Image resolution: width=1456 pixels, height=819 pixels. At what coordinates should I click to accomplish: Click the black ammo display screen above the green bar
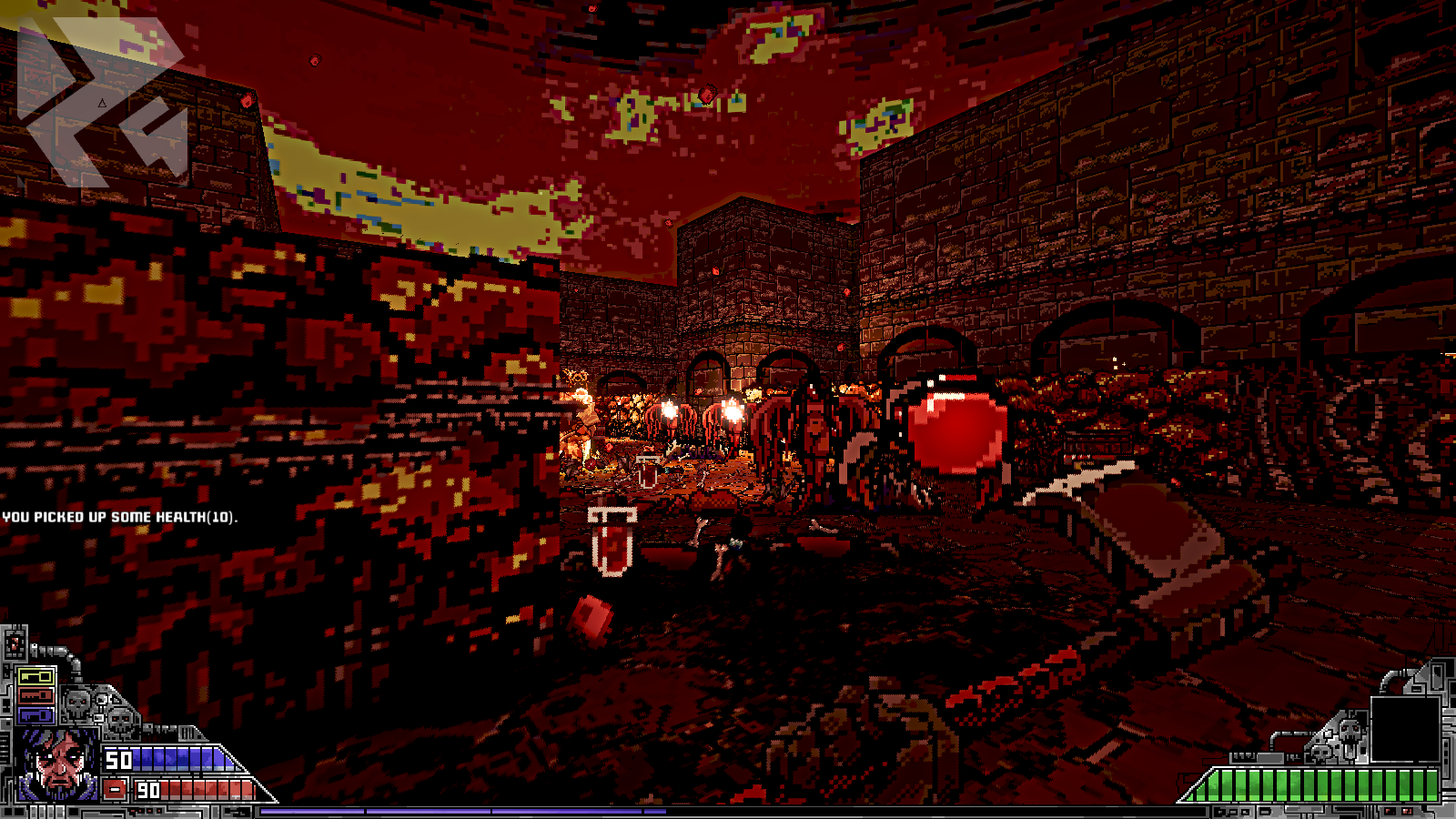[1406, 728]
